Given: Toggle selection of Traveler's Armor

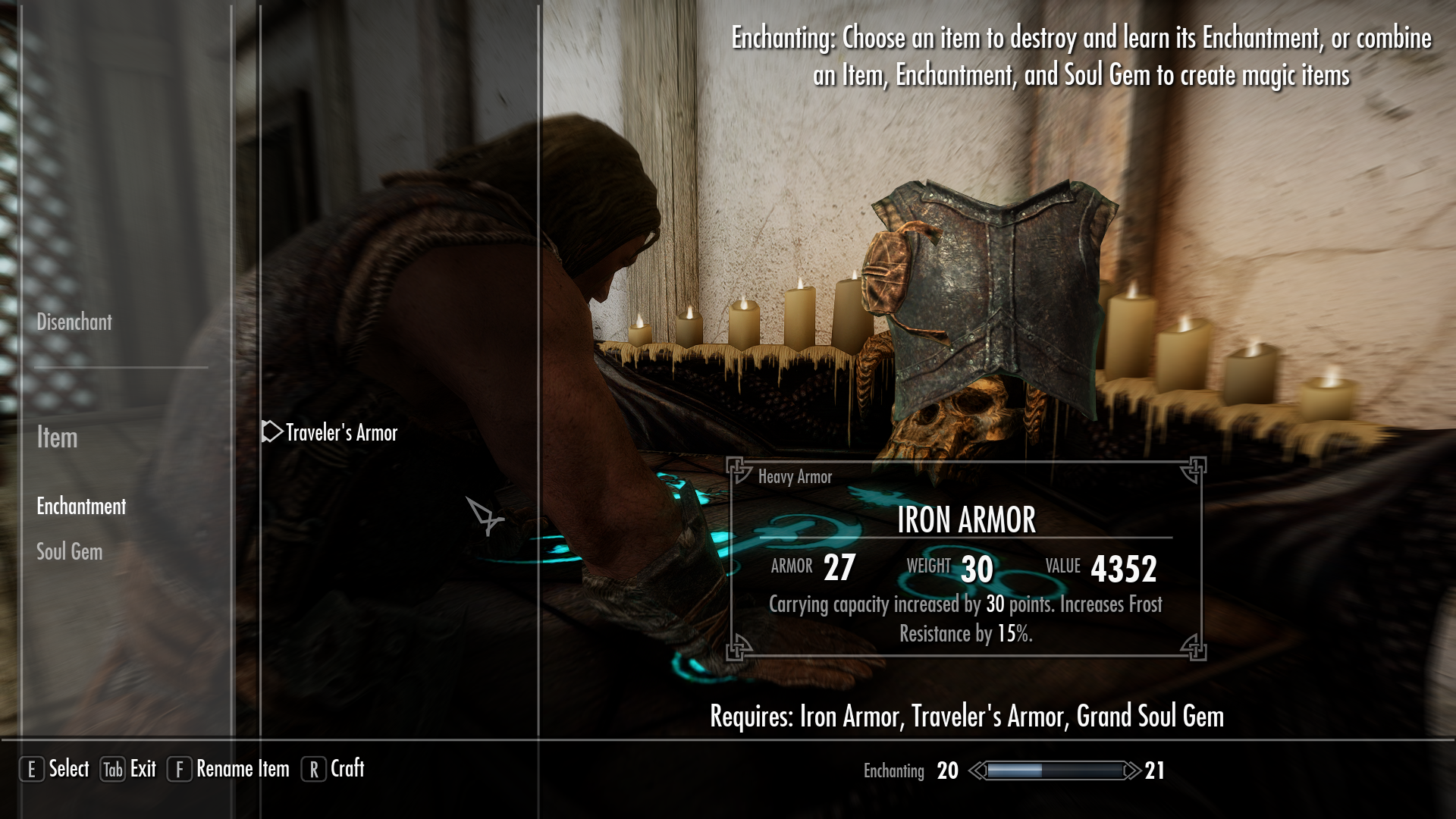Looking at the screenshot, I should tap(340, 433).
